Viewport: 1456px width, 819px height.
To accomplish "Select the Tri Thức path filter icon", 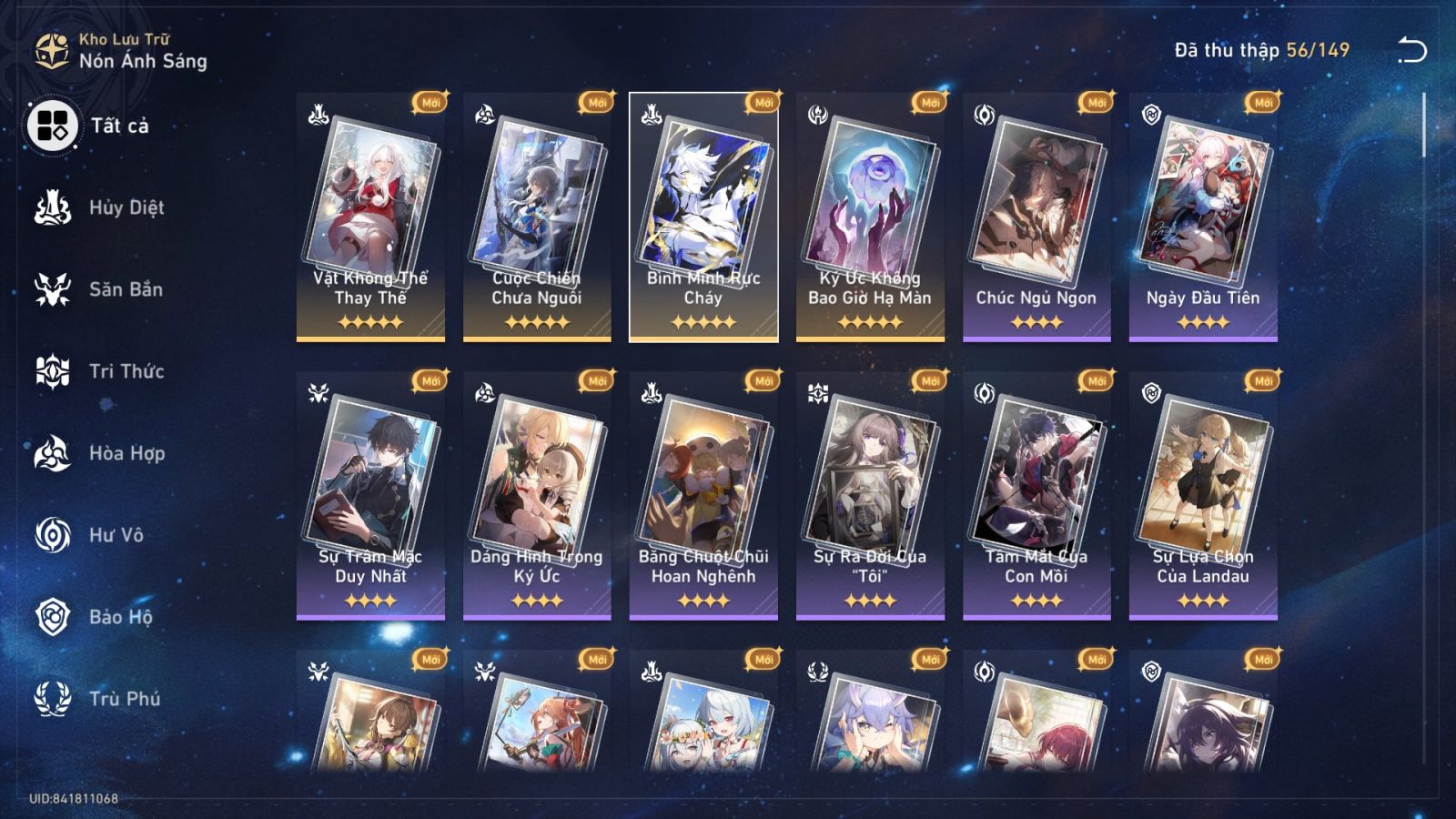I will pyautogui.click(x=55, y=371).
